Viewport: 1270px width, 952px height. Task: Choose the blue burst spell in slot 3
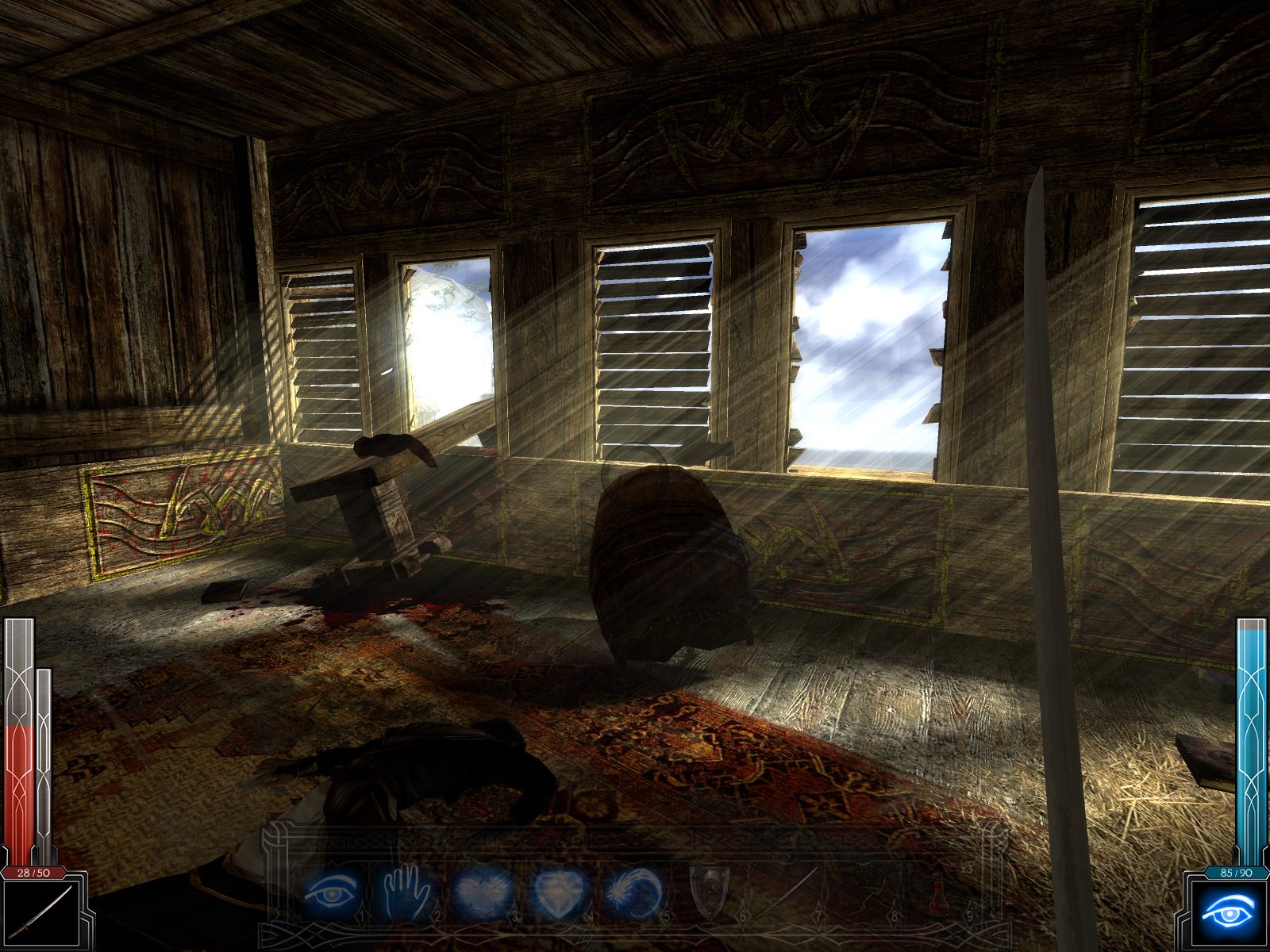click(483, 892)
